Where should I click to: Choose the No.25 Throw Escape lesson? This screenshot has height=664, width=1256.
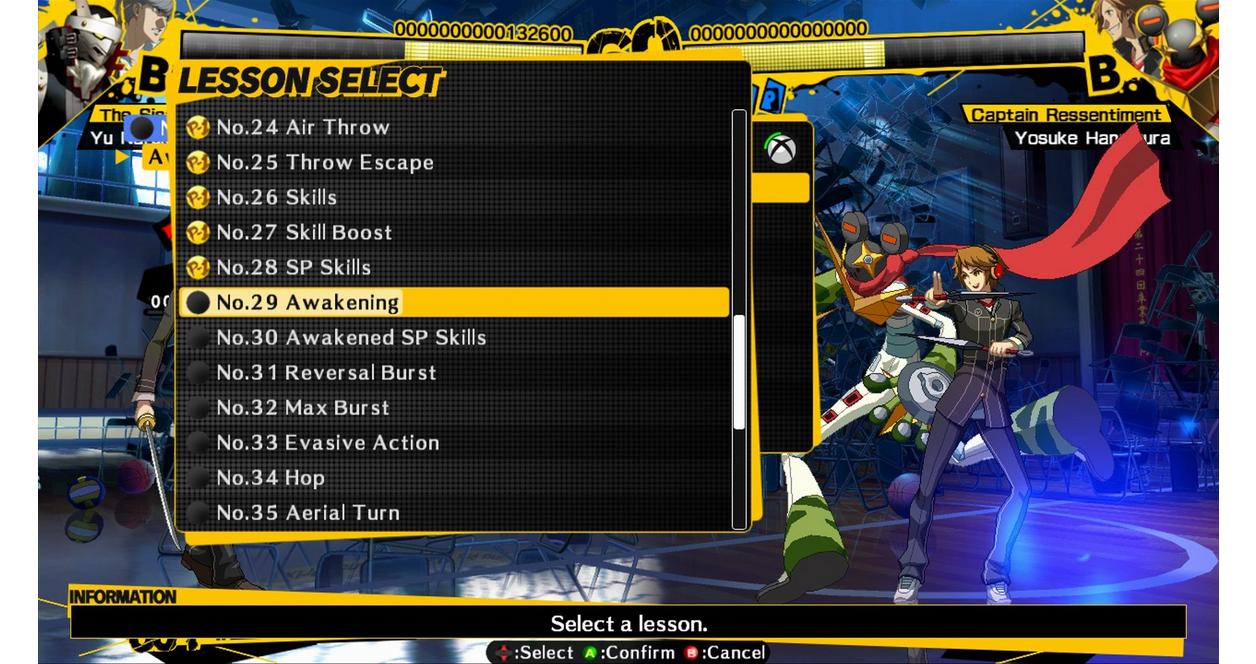tap(325, 162)
